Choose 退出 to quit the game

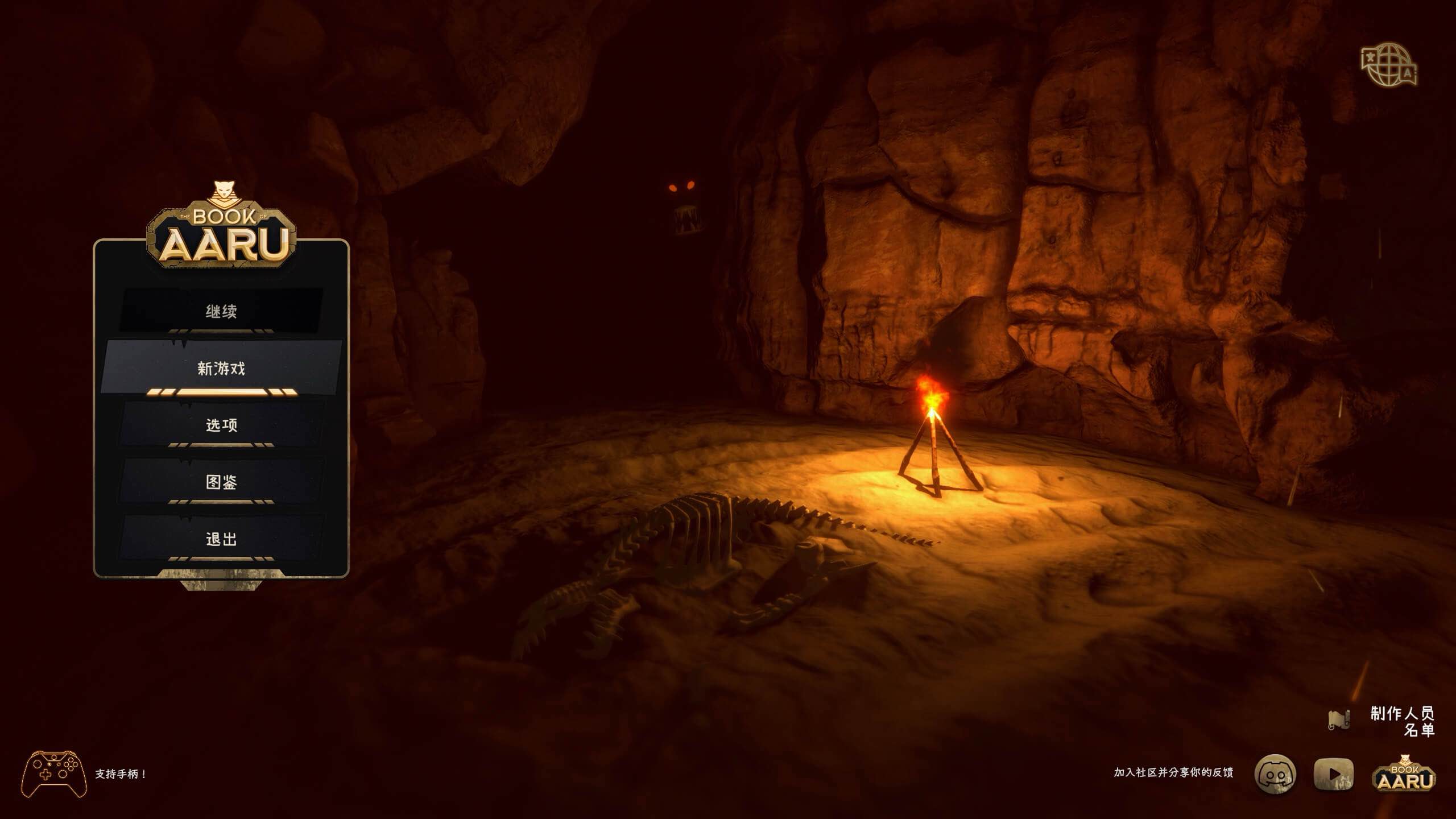[x=221, y=539]
